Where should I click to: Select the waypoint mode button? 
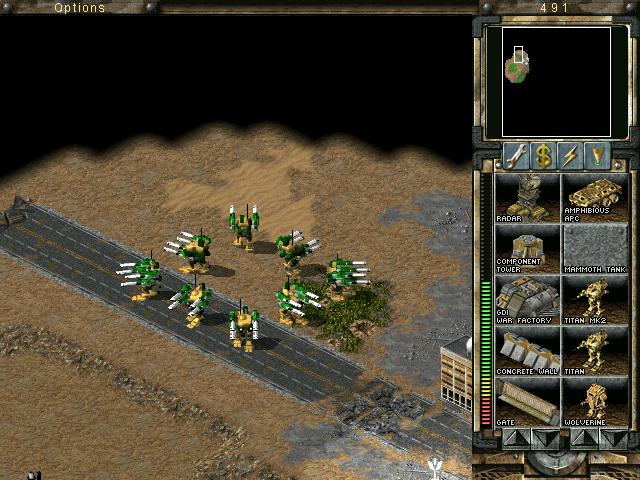tap(598, 156)
